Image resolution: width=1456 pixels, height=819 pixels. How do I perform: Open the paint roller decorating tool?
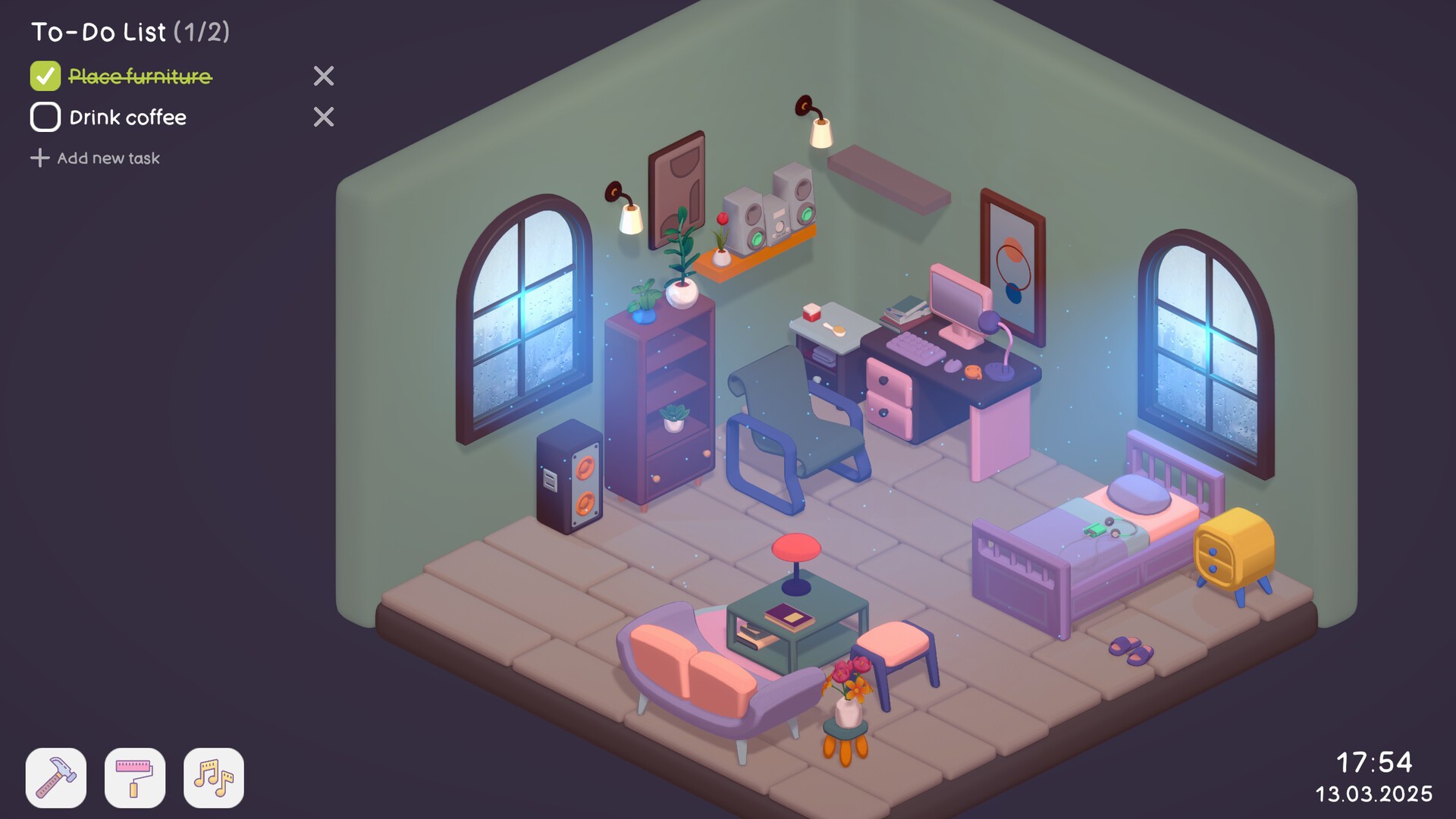click(x=135, y=777)
